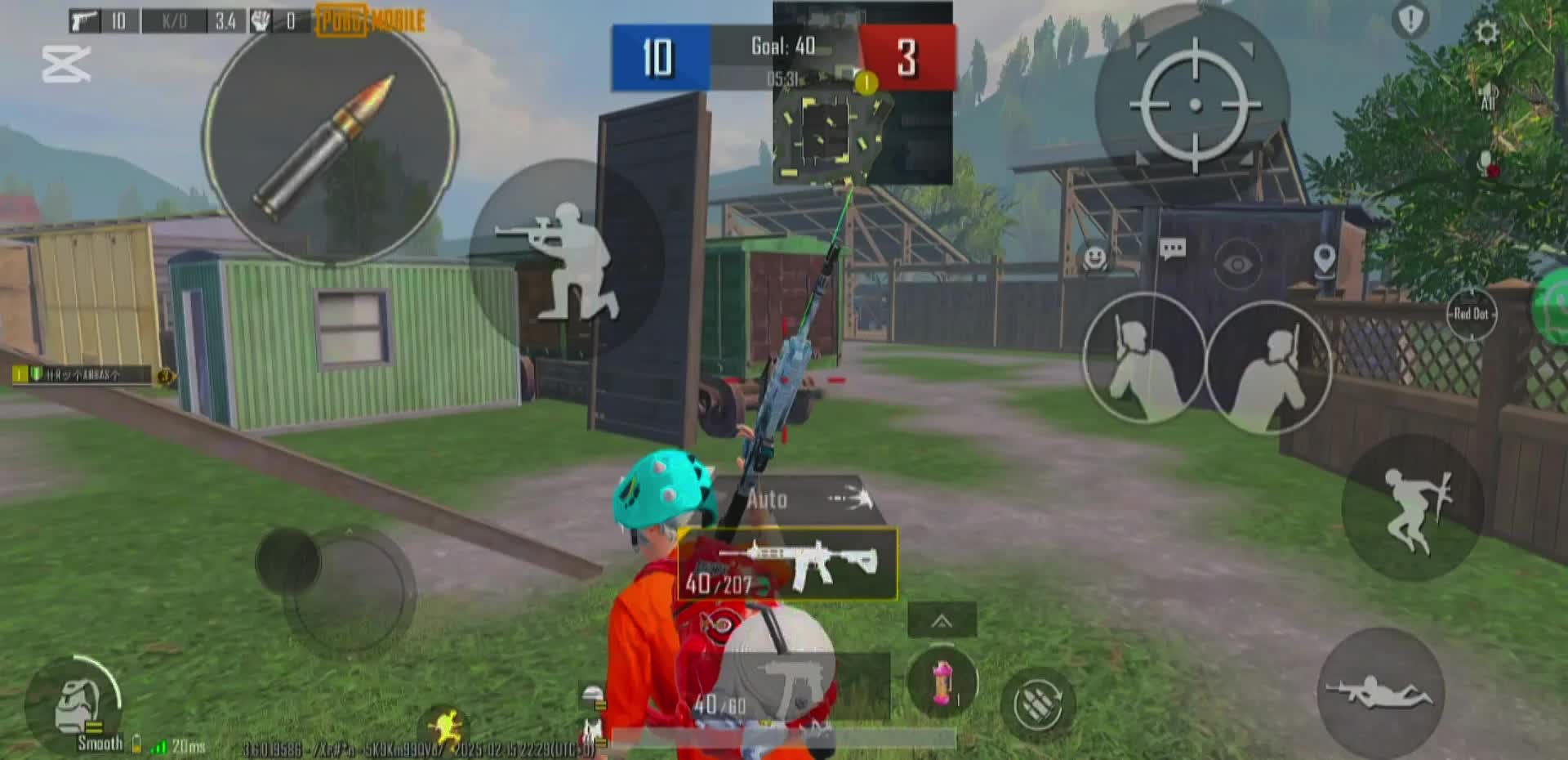Open the gear settings menu
Viewport: 1568px width, 760px height.
[x=1486, y=33]
